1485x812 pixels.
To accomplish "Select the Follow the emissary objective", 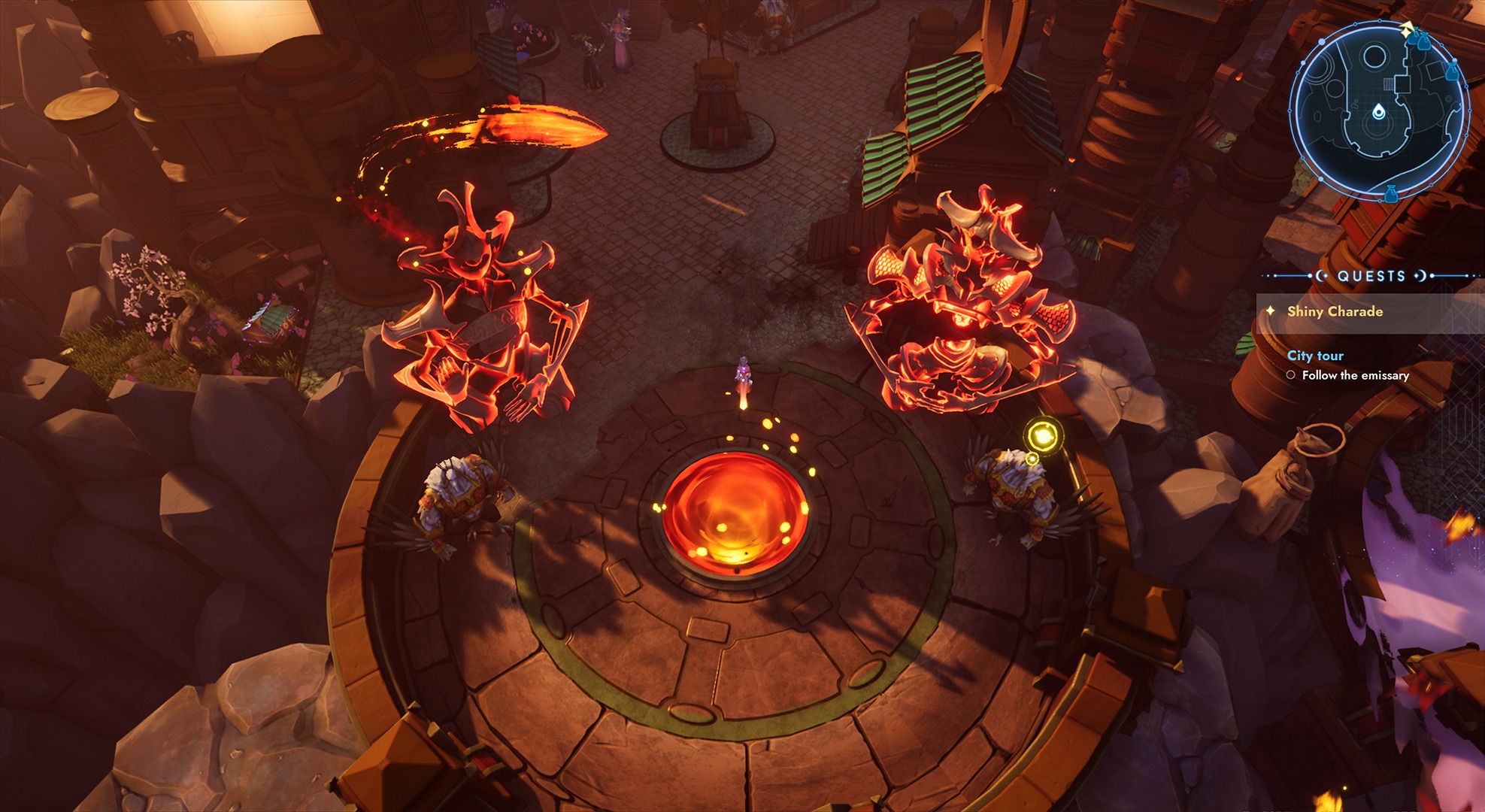I will [x=1355, y=375].
